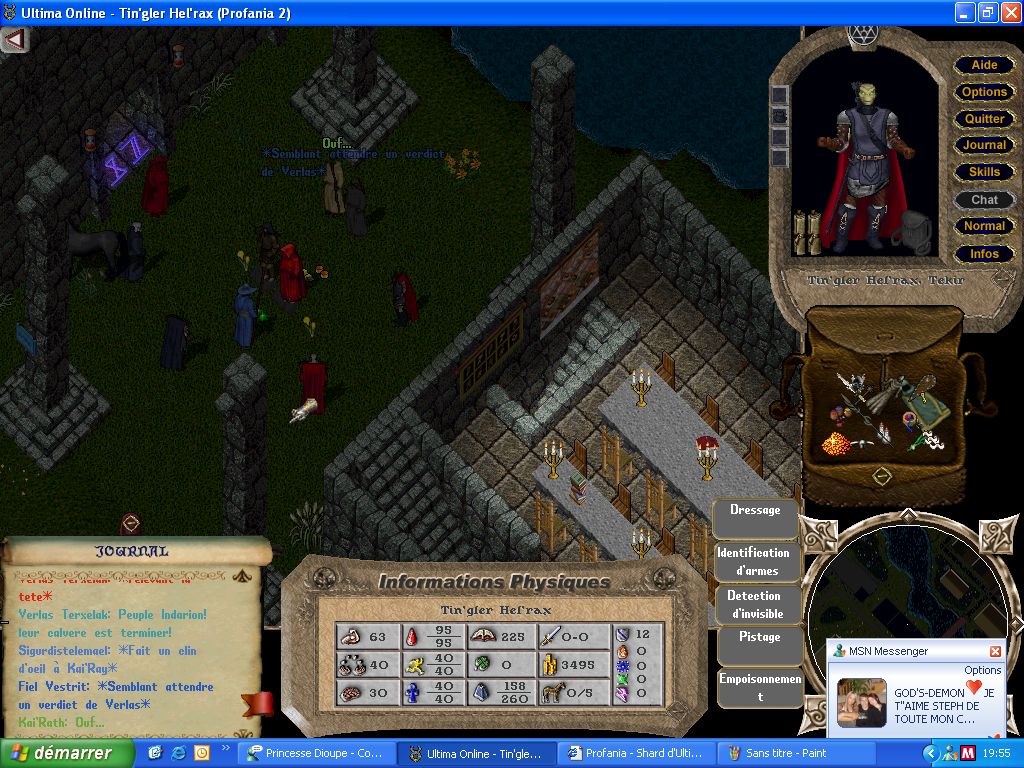Screen dimensions: 1024x768
Task: Toggle the Normal combat mode button
Action: coord(984,226)
